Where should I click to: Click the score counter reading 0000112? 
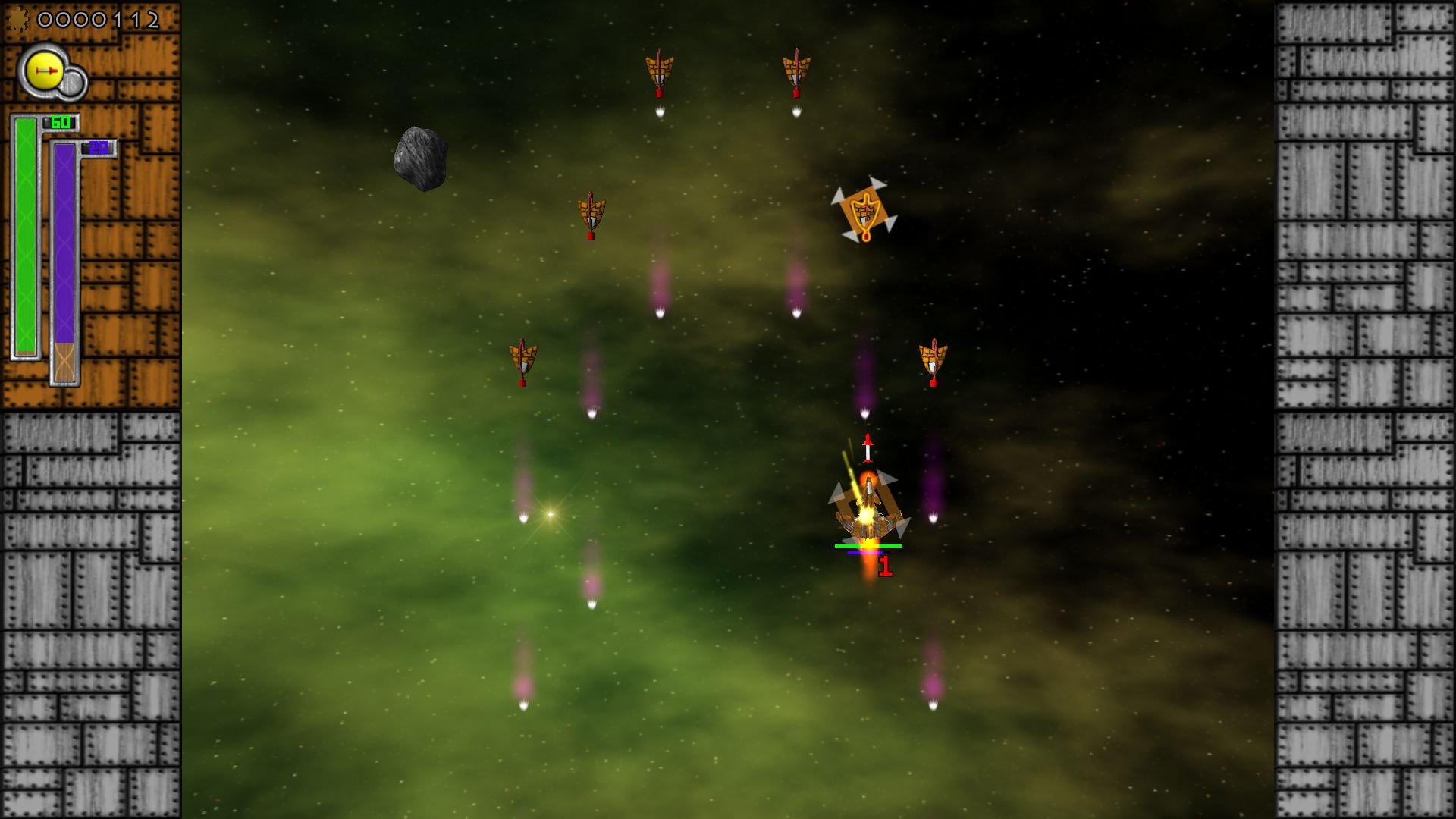(99, 19)
